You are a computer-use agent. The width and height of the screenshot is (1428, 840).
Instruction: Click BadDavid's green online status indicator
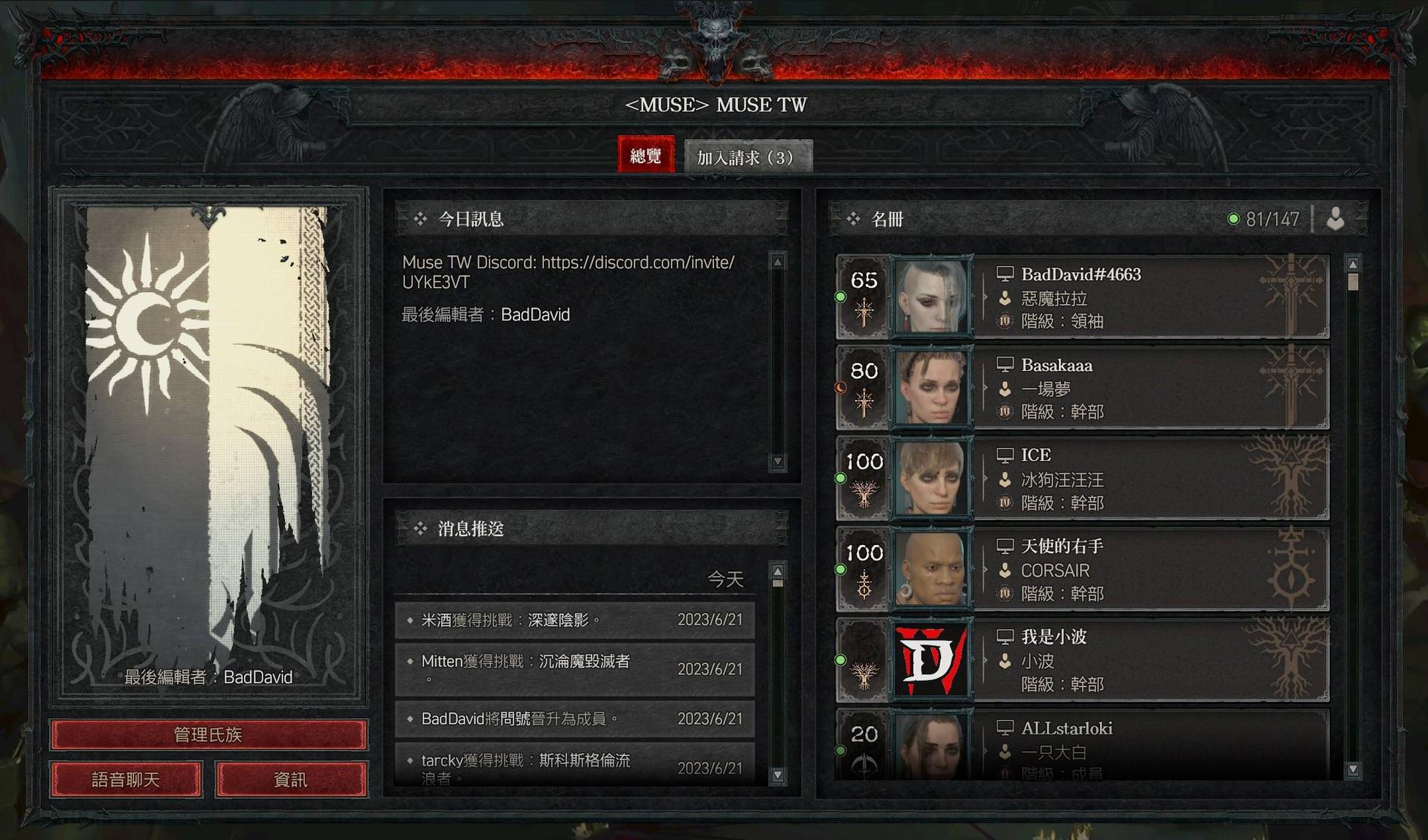tap(841, 295)
